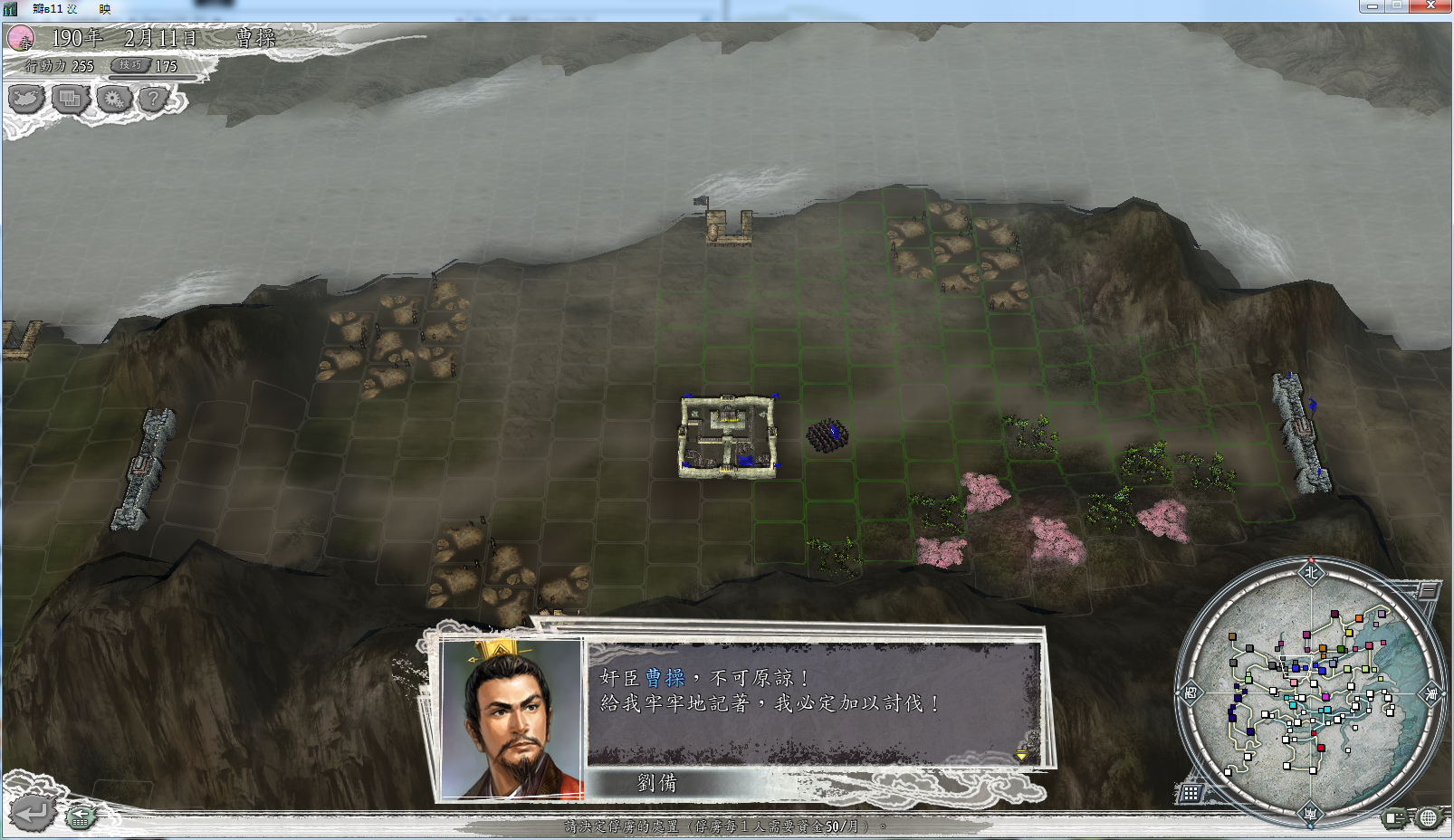1454x840 pixels.
Task: Open the China map overview button
Action: 26,98
